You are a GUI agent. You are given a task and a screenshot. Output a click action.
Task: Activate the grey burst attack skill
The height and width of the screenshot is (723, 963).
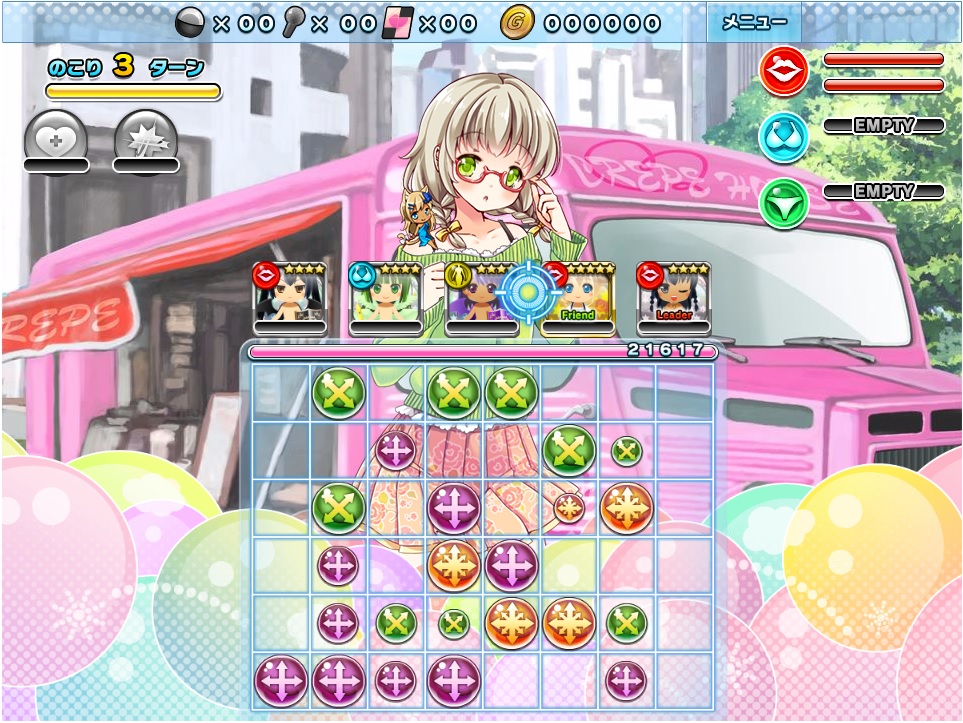click(x=146, y=138)
